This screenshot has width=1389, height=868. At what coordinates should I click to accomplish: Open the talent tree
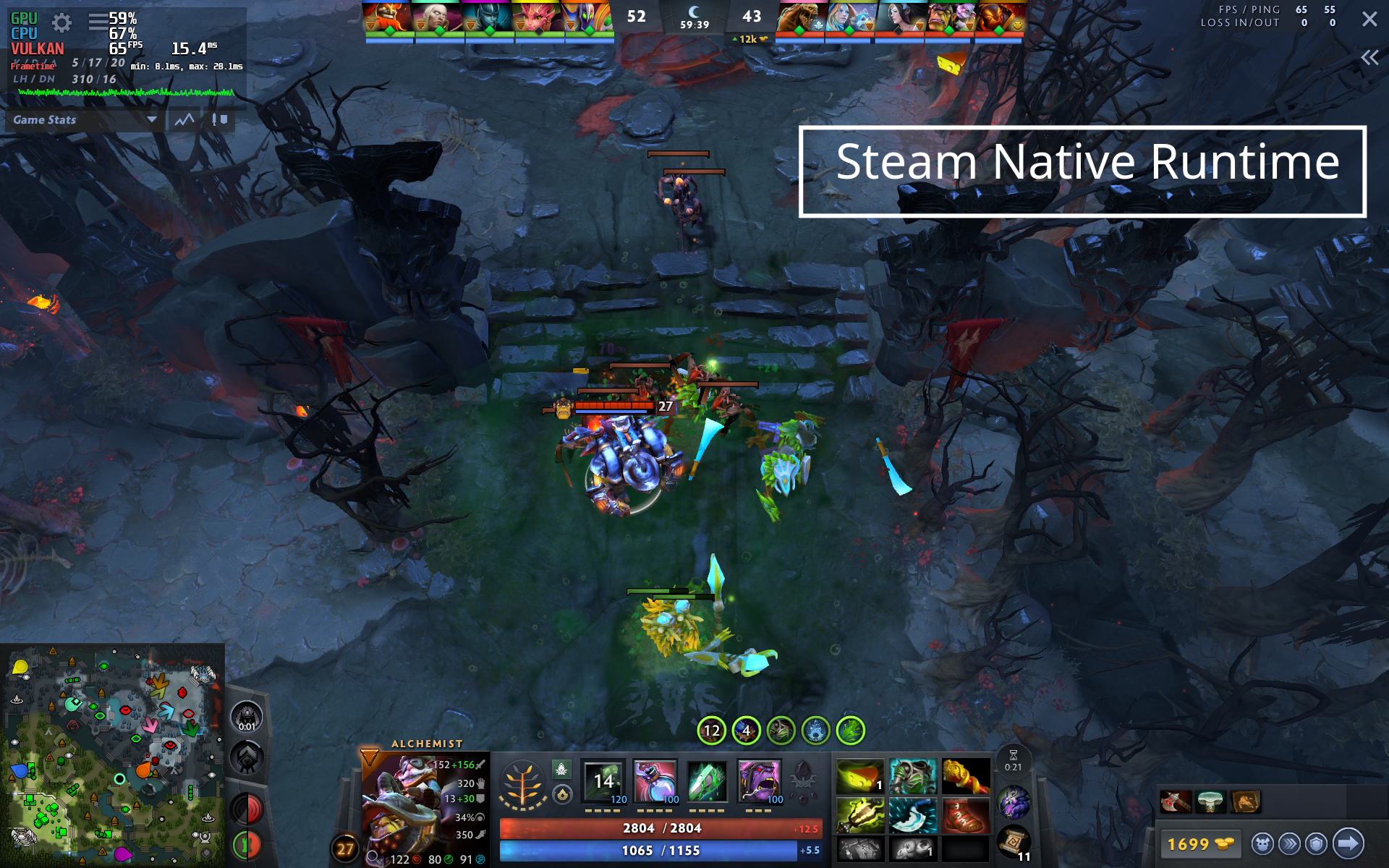pyautogui.click(x=522, y=786)
